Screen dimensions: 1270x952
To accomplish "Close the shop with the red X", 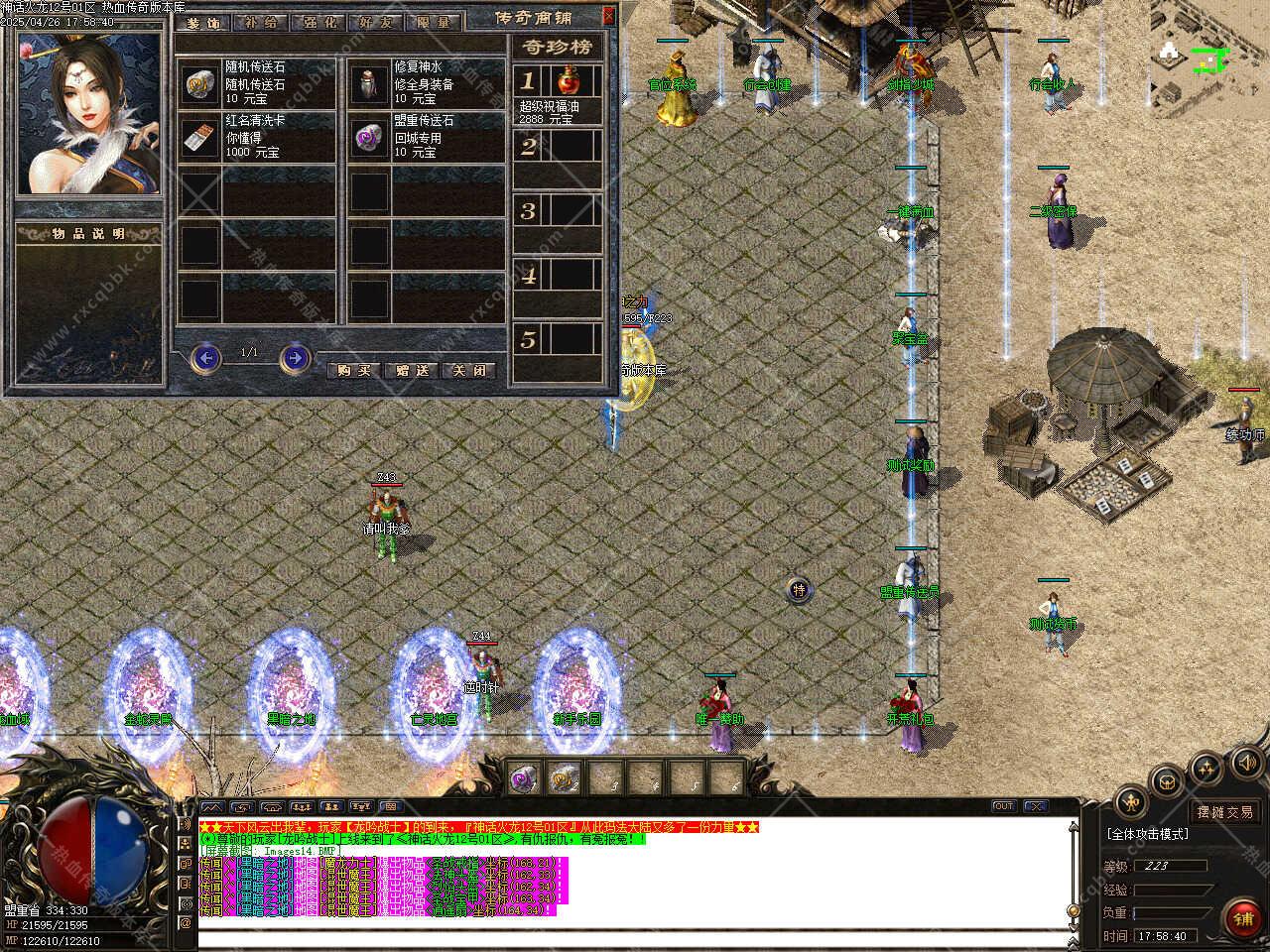I will coord(608,16).
